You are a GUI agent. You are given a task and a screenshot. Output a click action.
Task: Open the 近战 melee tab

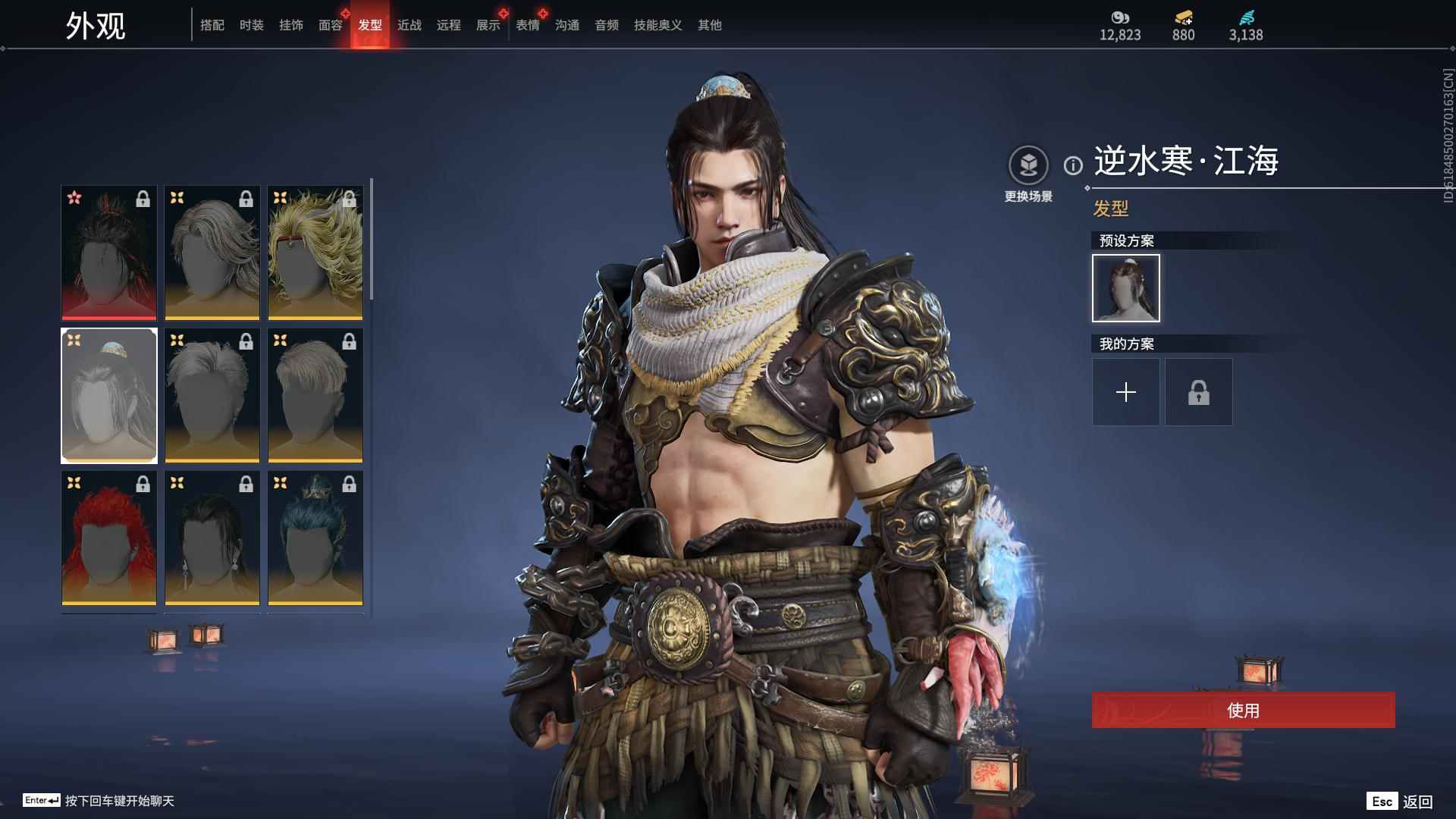409,25
